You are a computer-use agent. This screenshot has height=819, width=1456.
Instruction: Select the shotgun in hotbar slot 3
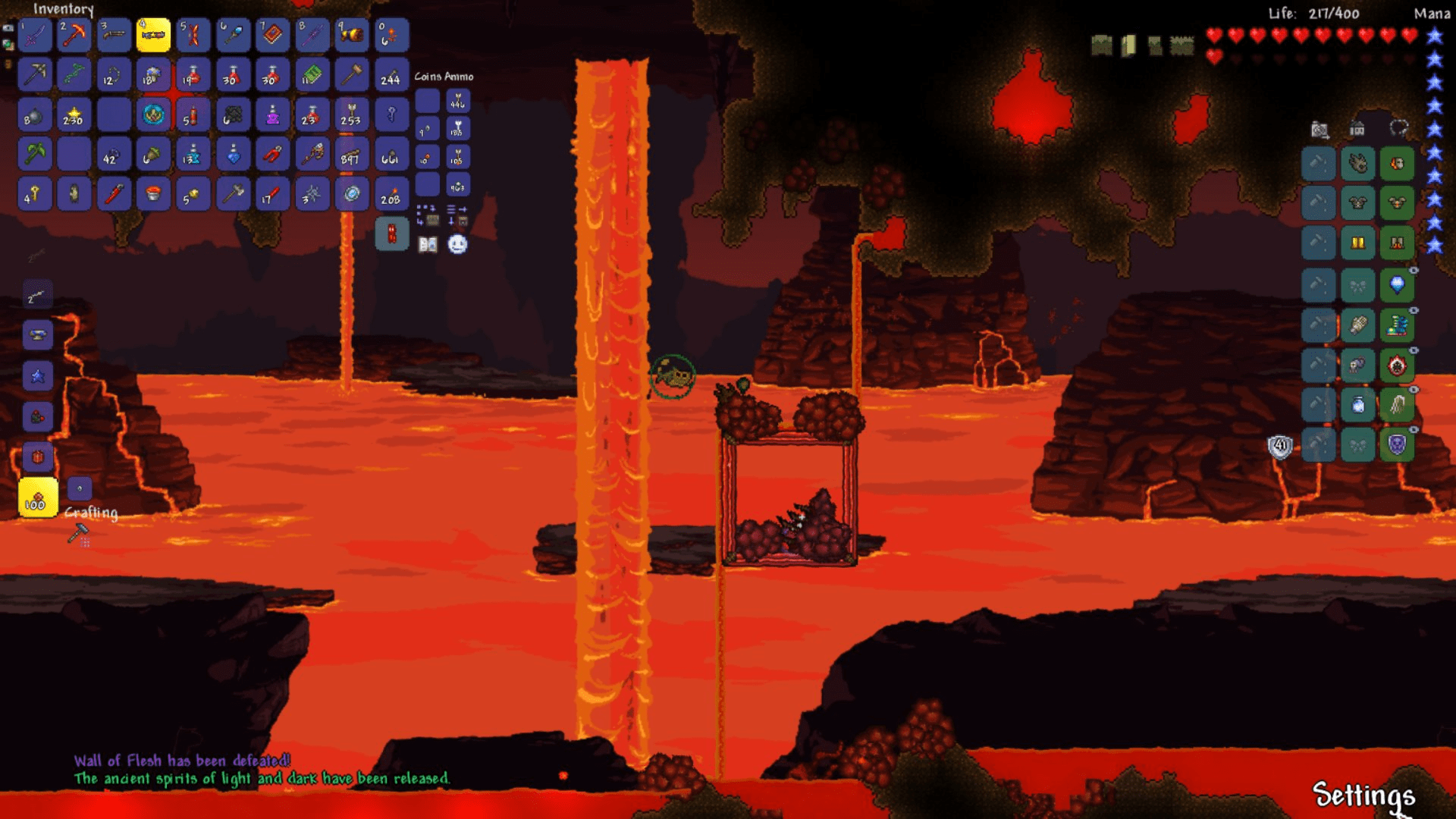click(x=114, y=35)
